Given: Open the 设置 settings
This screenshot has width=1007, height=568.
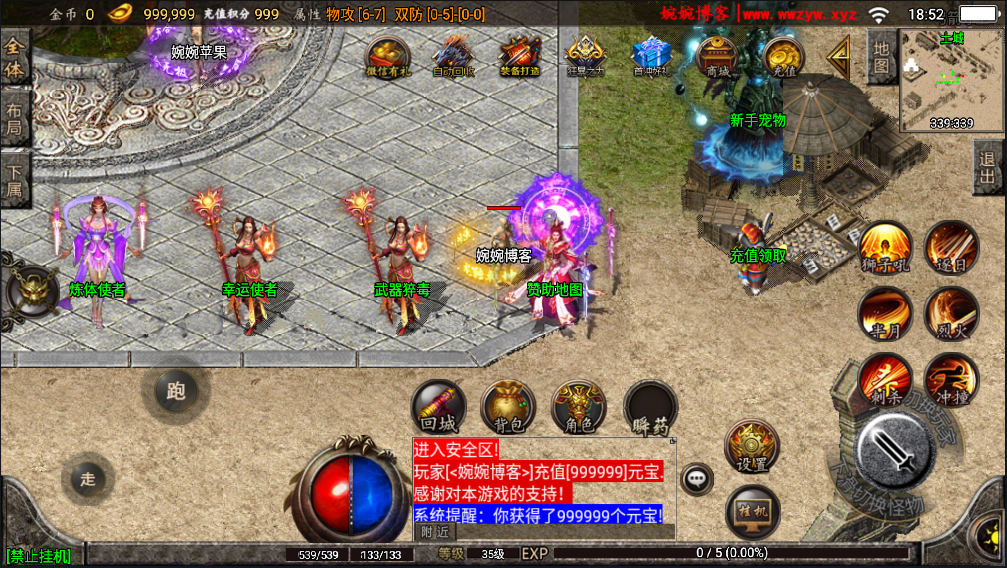Looking at the screenshot, I should pyautogui.click(x=751, y=447).
